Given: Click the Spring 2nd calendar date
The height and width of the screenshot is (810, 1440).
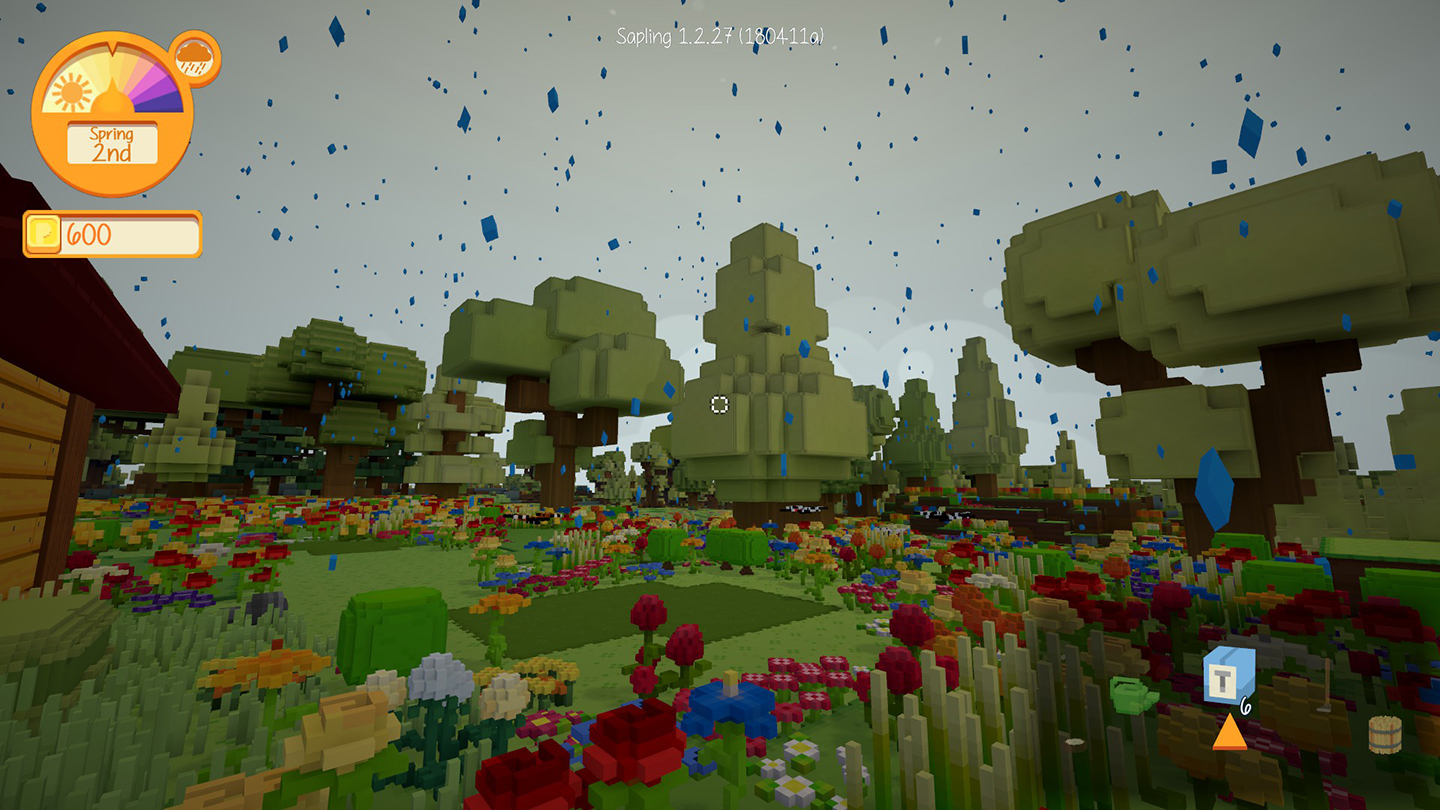Looking at the screenshot, I should [x=112, y=144].
